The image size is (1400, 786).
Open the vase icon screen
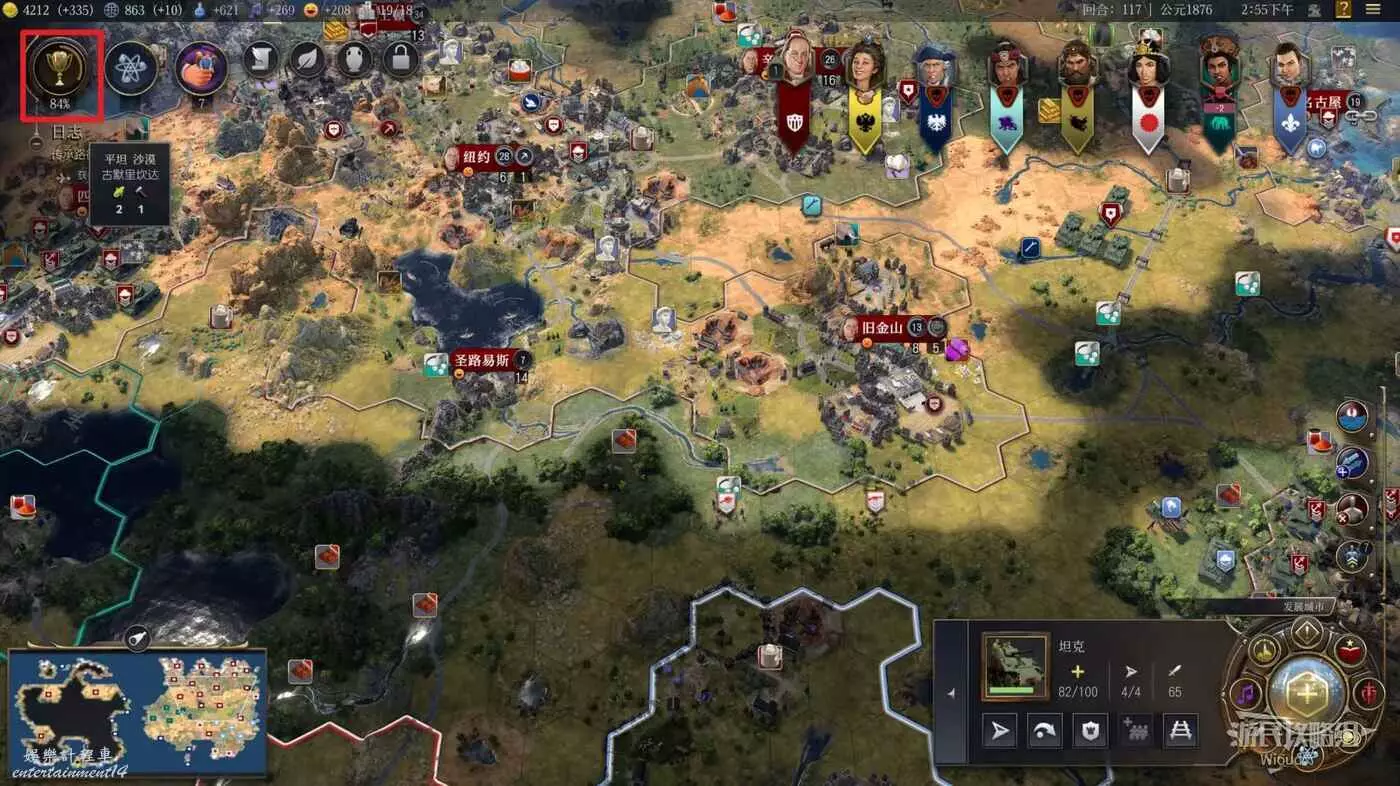pyautogui.click(x=354, y=60)
